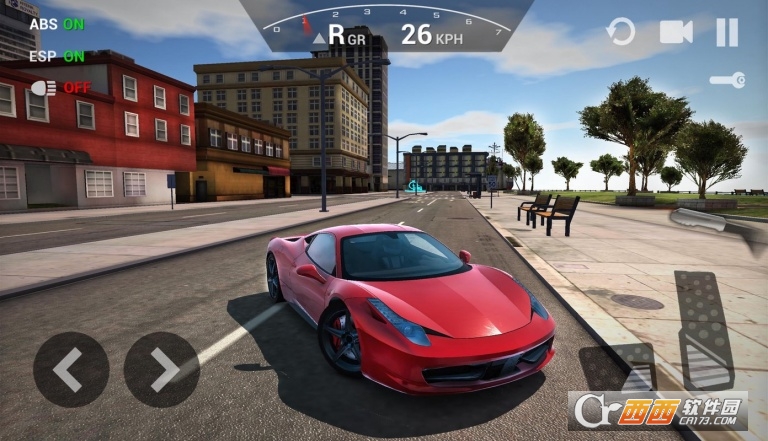The height and width of the screenshot is (441, 768).
Task: Switch camera view with the camera icon
Action: [x=676, y=32]
